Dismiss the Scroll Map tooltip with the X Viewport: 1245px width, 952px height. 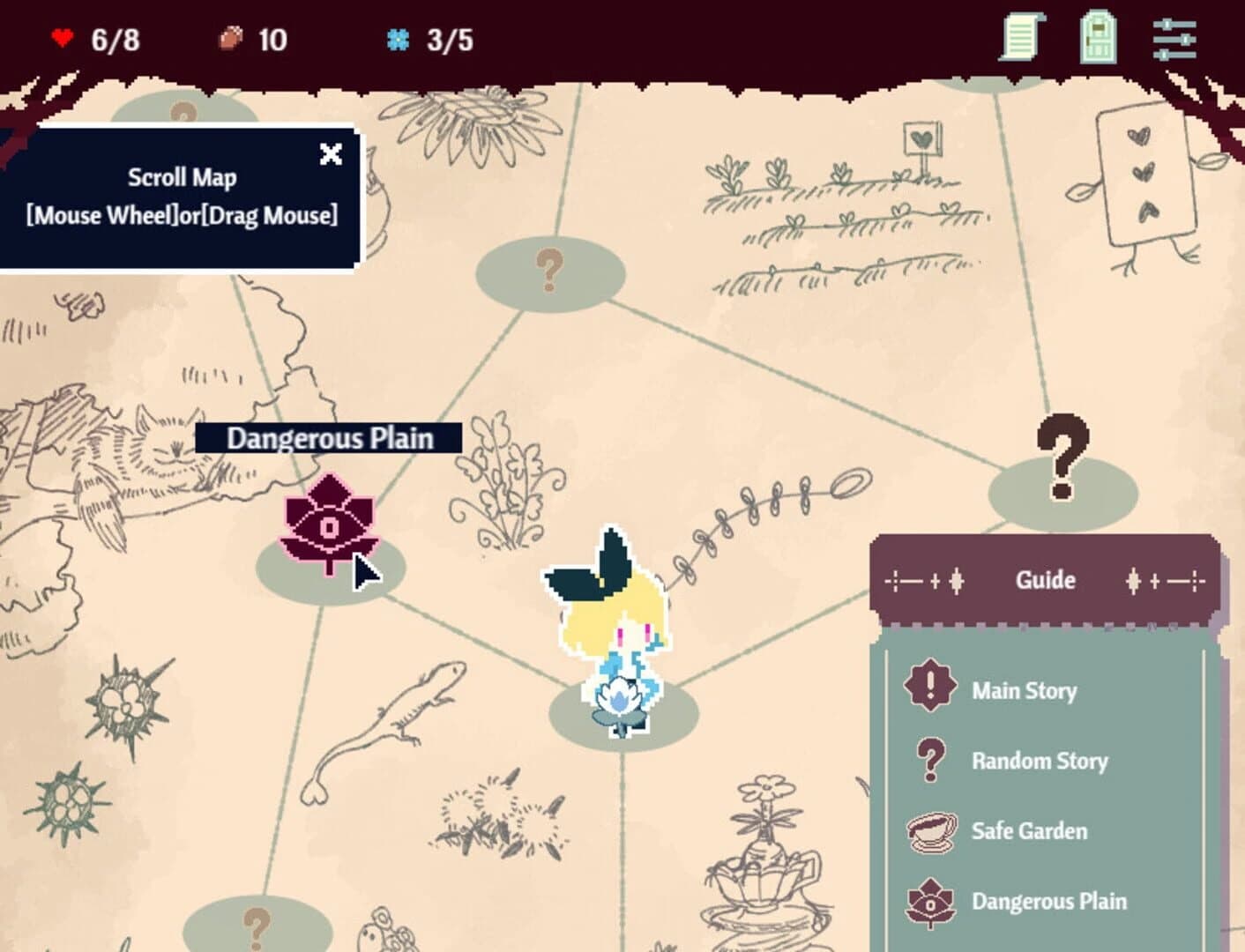pos(331,154)
